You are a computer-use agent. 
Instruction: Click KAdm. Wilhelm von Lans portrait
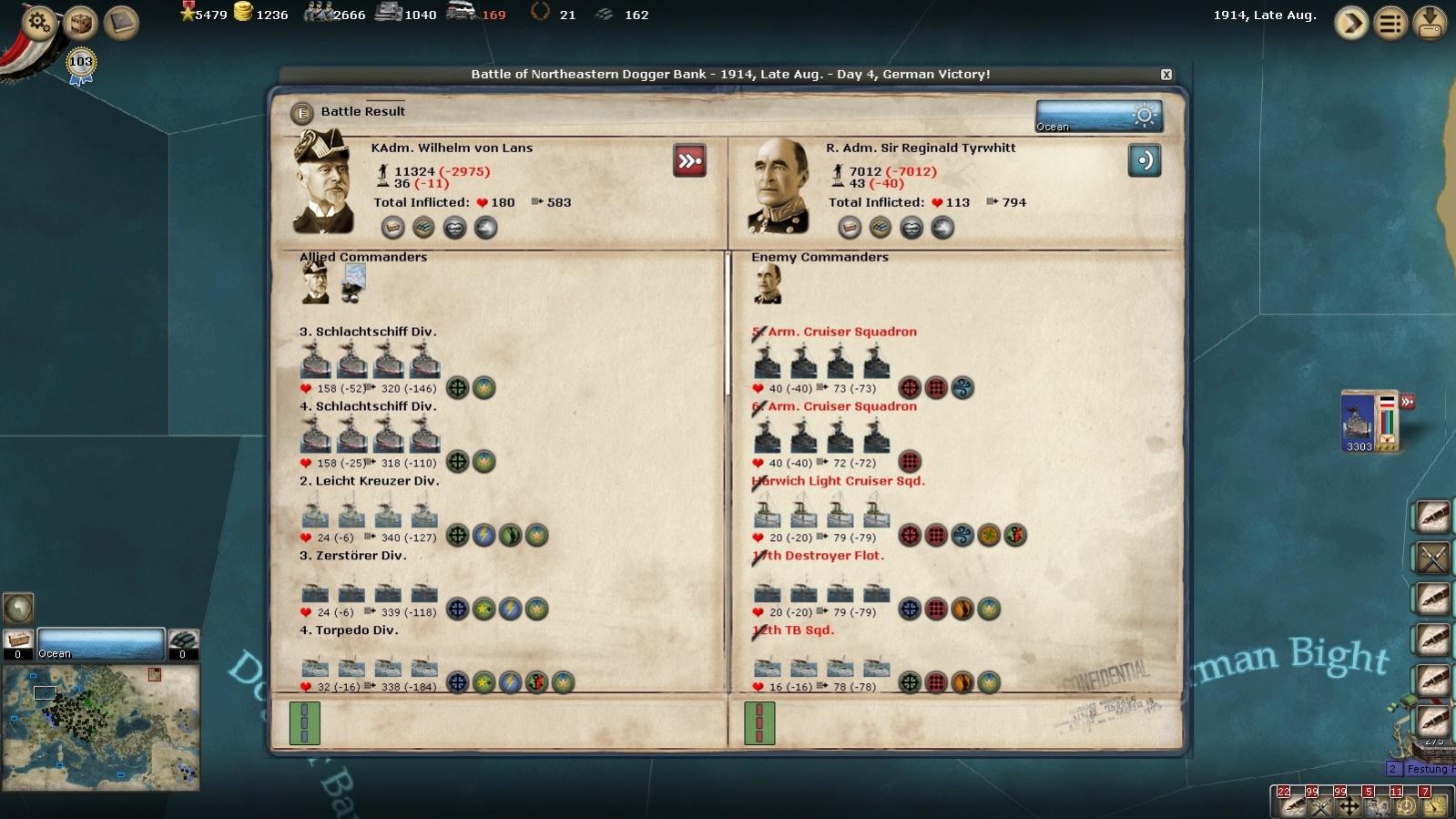pos(324,182)
